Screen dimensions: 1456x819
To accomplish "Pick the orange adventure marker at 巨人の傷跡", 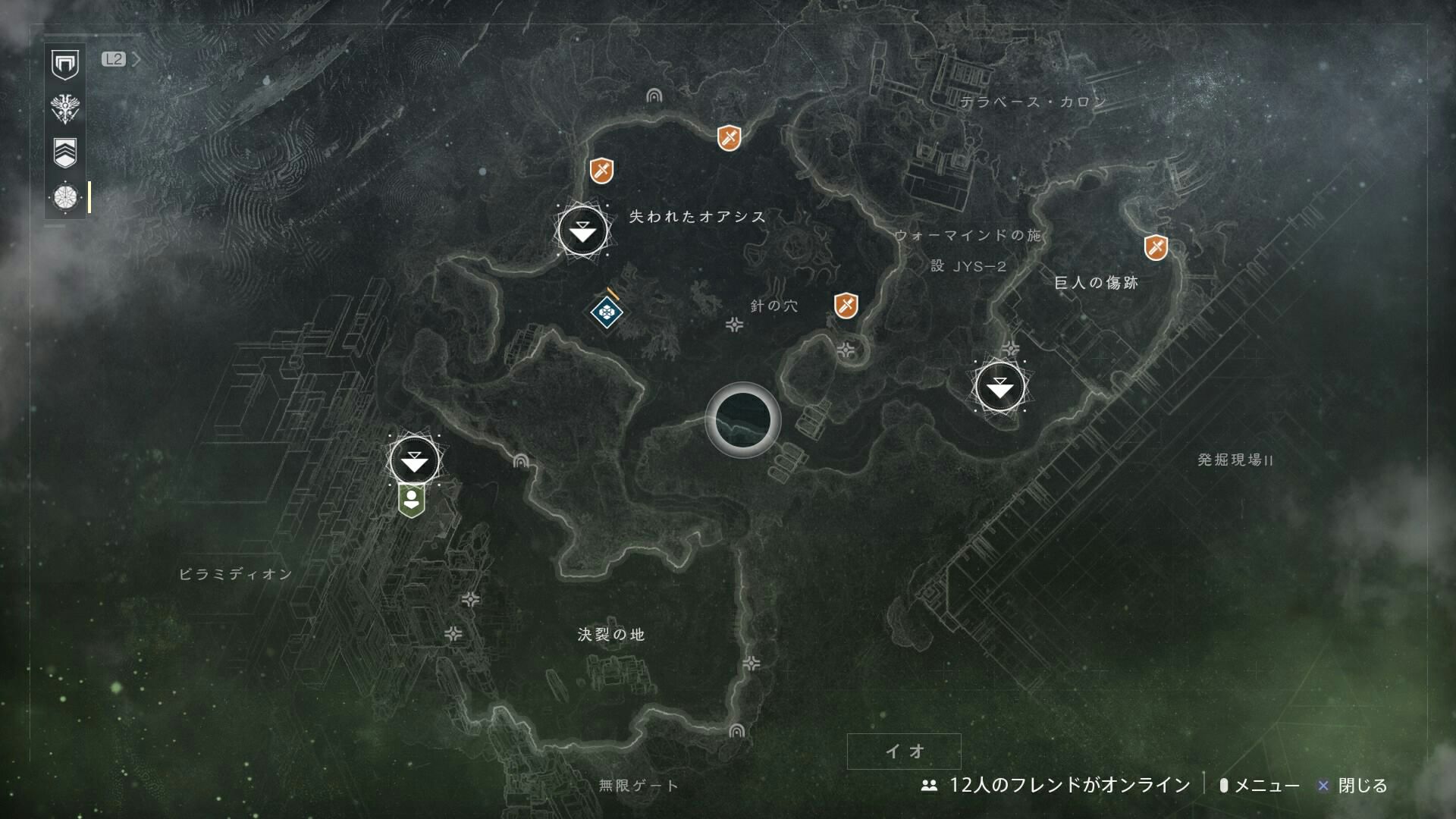I will coord(1156,246).
